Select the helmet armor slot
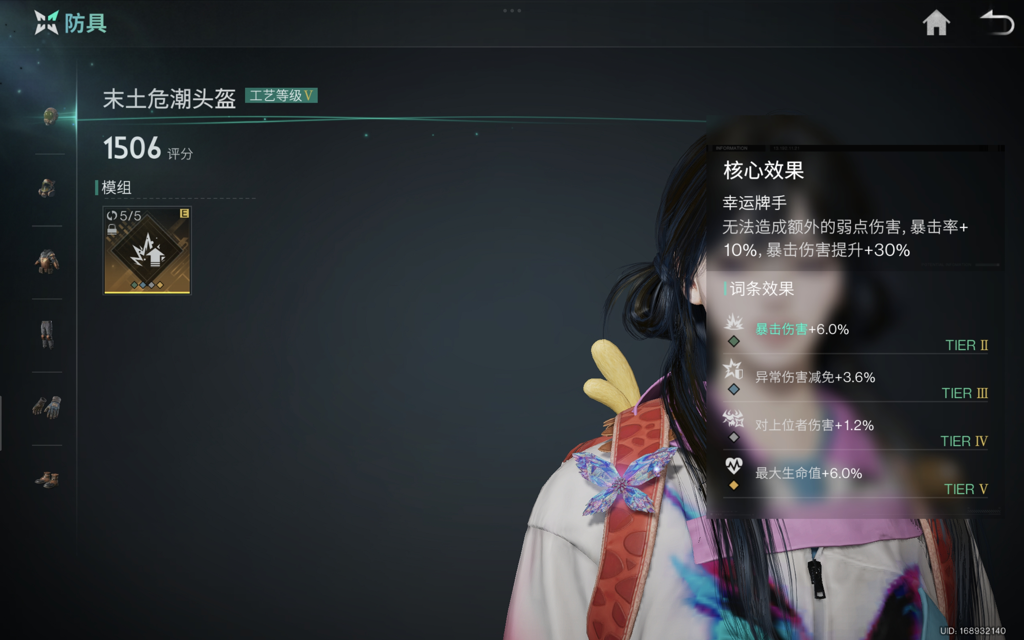1024x640 pixels. [x=48, y=117]
